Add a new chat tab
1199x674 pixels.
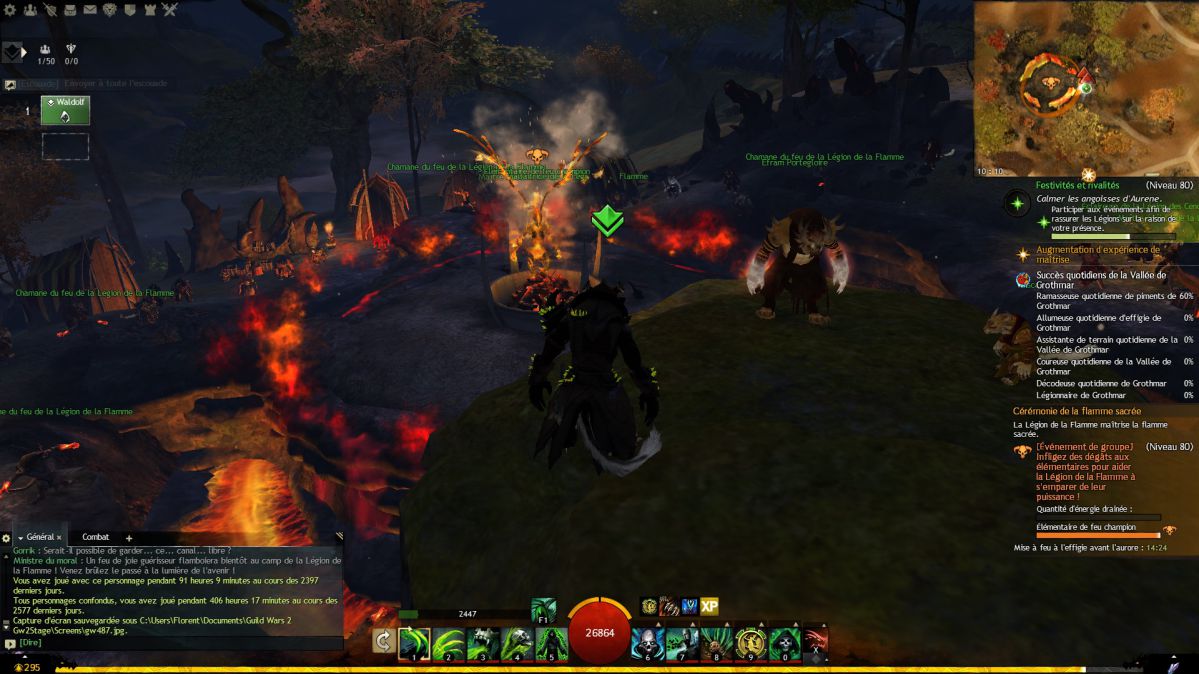[x=128, y=538]
